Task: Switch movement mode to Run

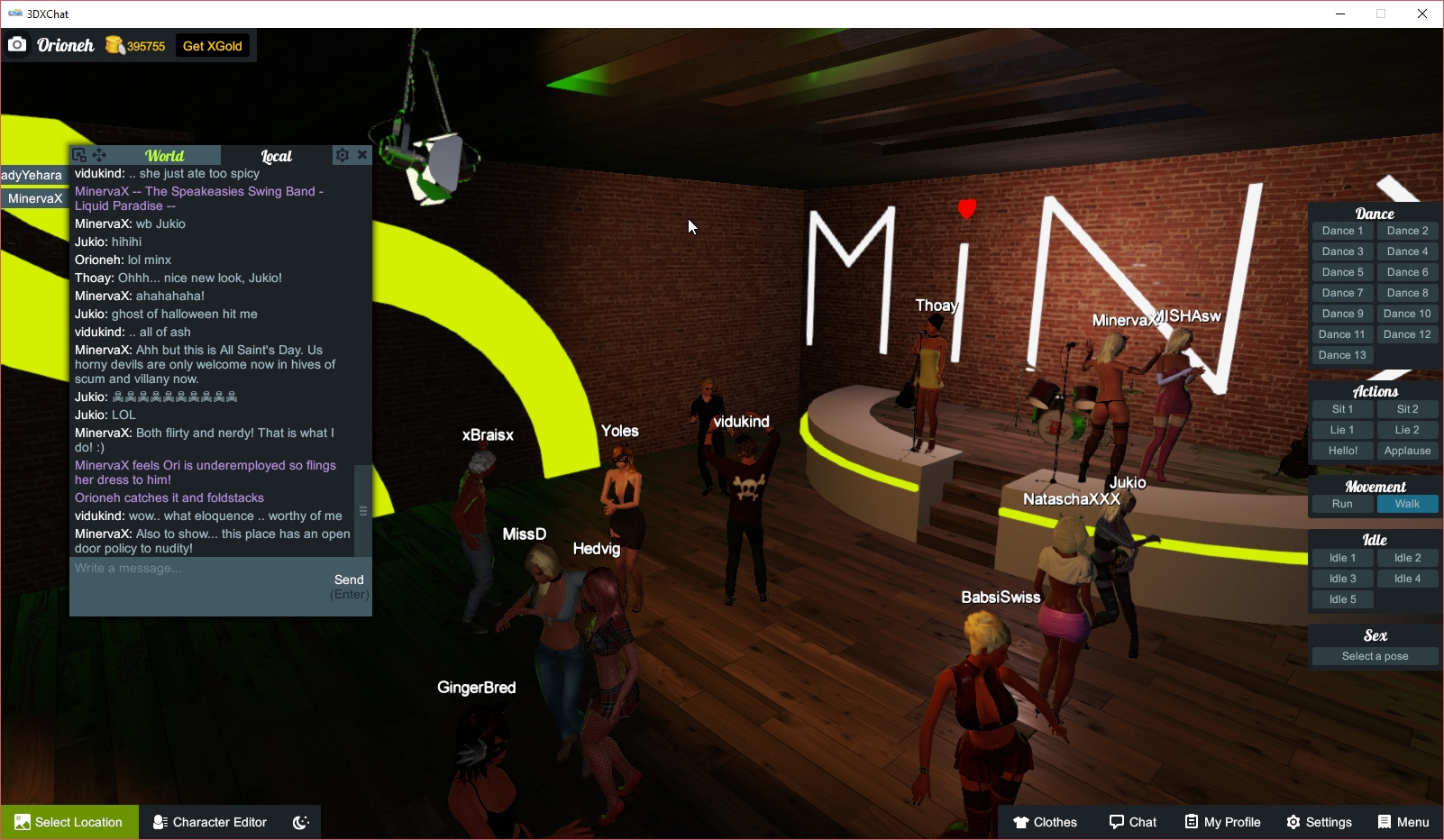Action: [x=1342, y=504]
